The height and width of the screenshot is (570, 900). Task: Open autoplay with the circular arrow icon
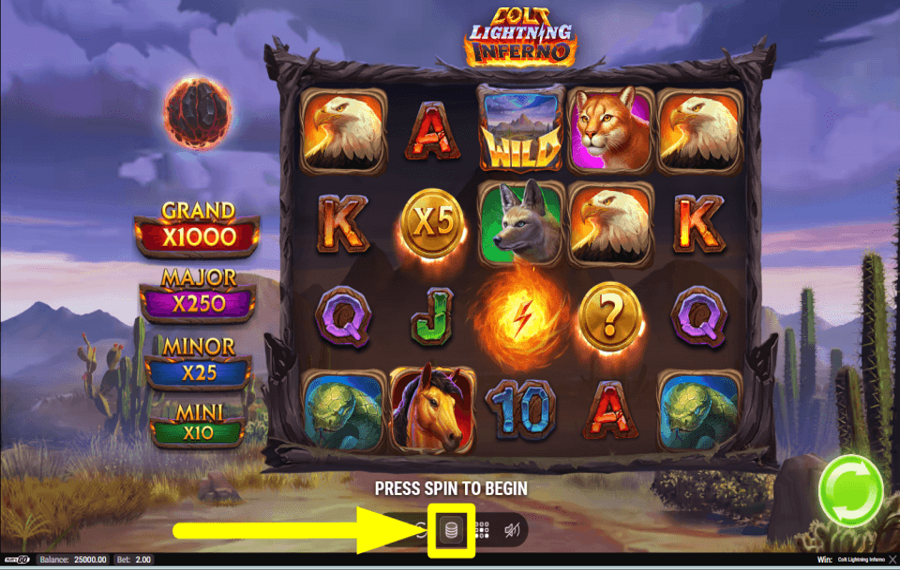[x=421, y=531]
